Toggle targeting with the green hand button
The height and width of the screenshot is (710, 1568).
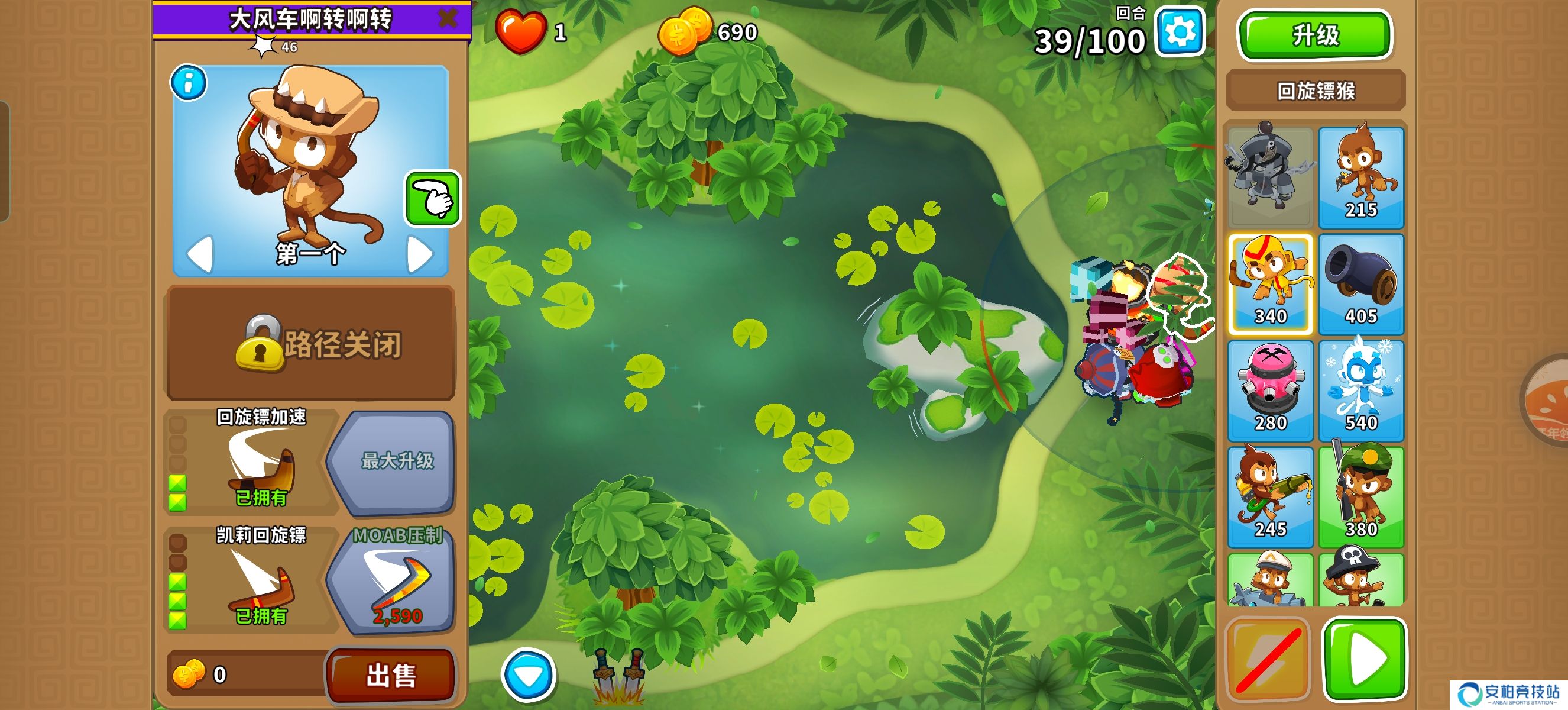click(x=433, y=199)
